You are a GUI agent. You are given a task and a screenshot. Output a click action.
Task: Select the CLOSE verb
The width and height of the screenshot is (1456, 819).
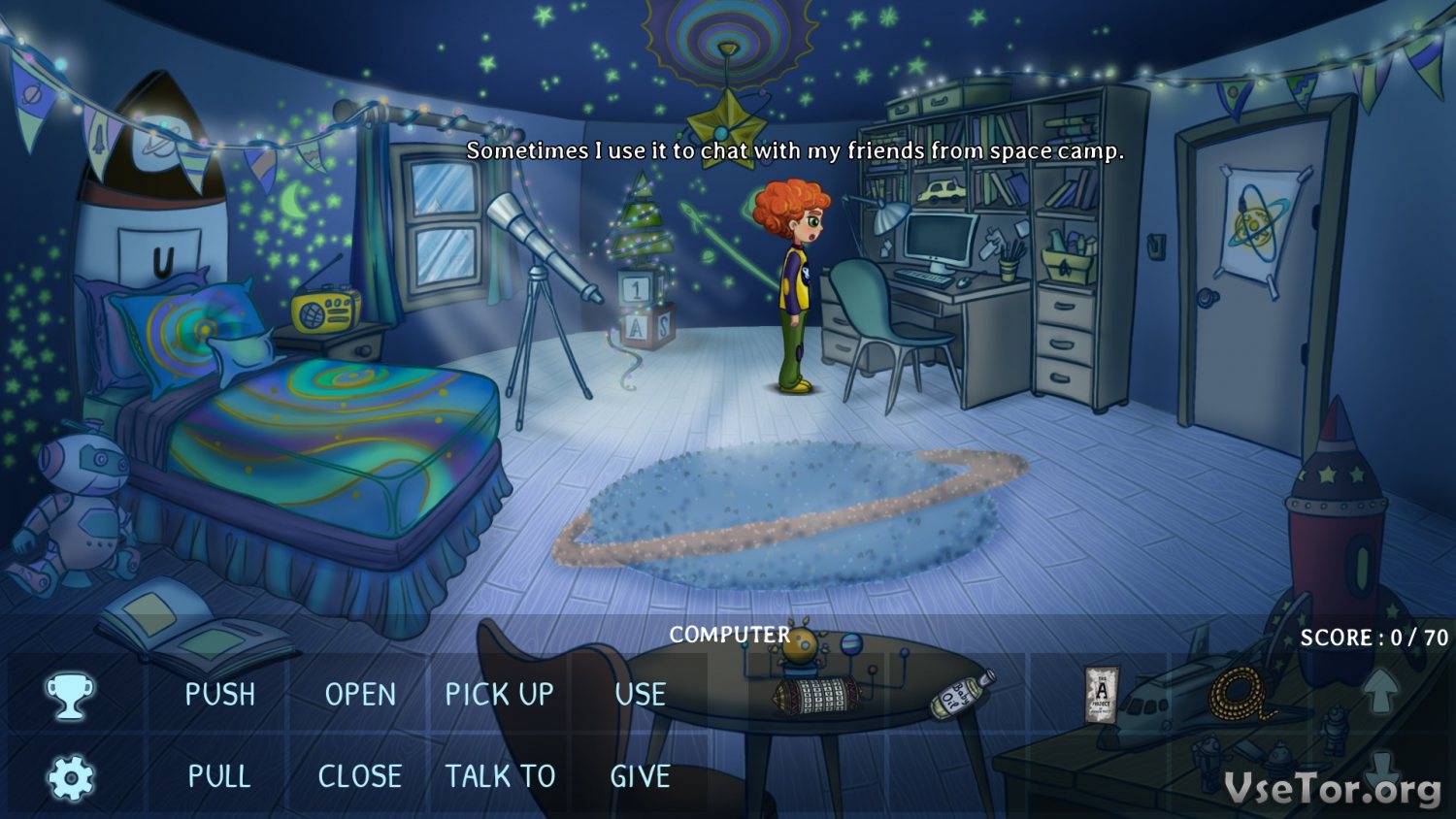coord(360,776)
